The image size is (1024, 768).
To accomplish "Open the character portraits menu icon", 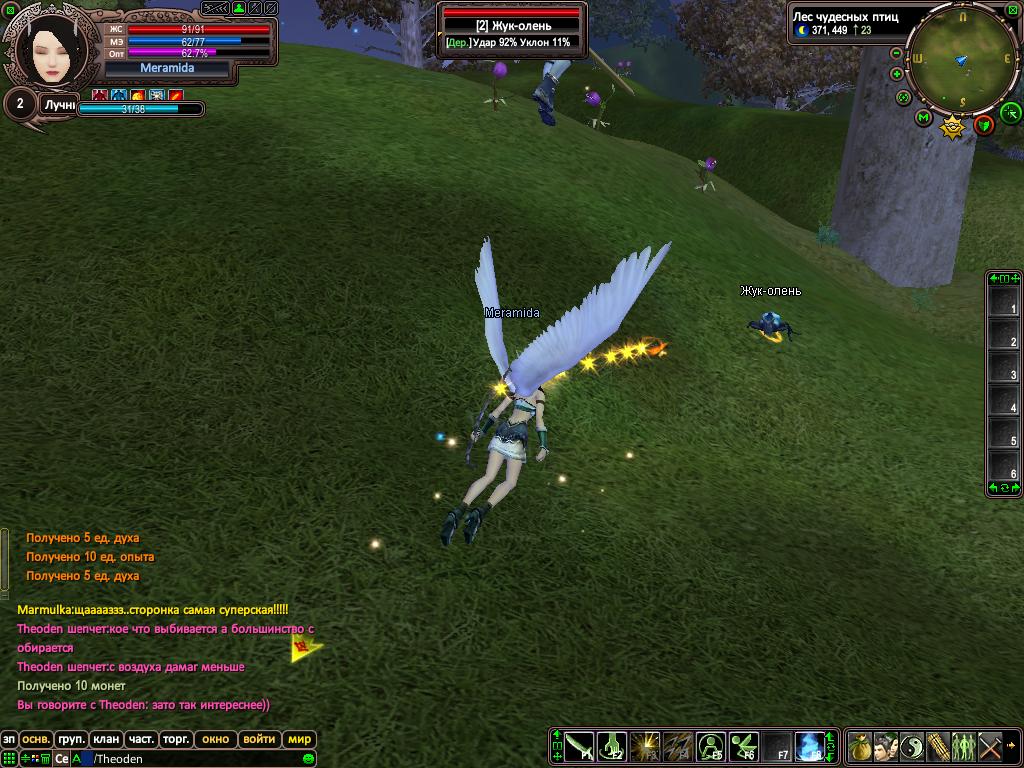I will (x=885, y=746).
